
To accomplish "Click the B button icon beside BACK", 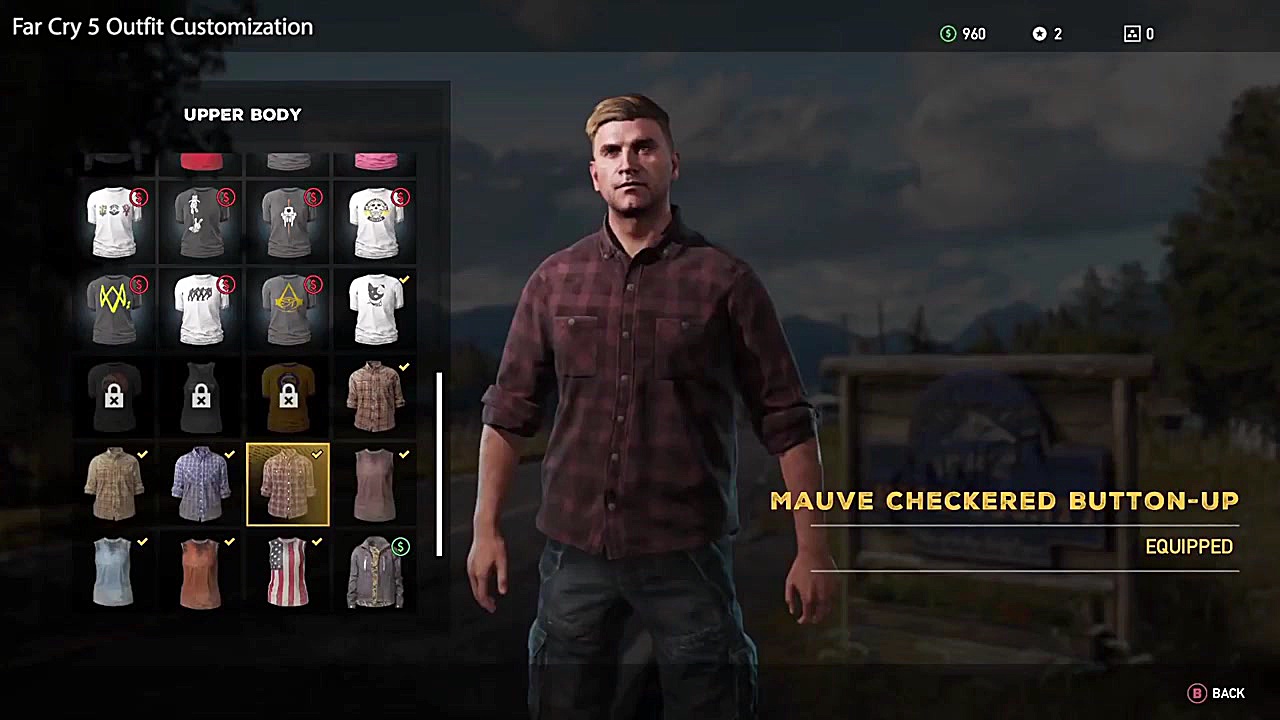I will click(1197, 693).
